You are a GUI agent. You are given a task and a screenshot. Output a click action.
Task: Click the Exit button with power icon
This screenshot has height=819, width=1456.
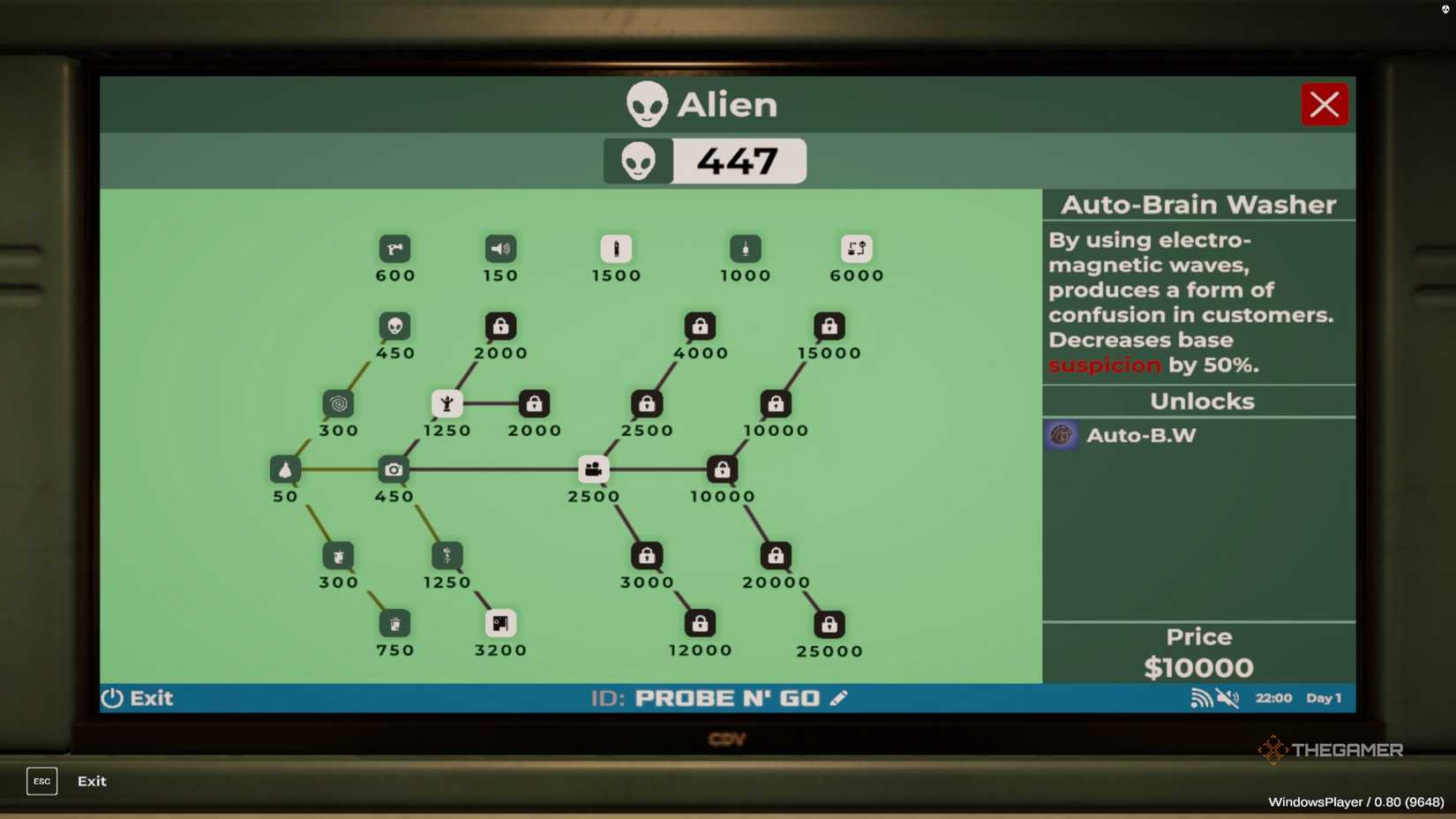(x=138, y=698)
